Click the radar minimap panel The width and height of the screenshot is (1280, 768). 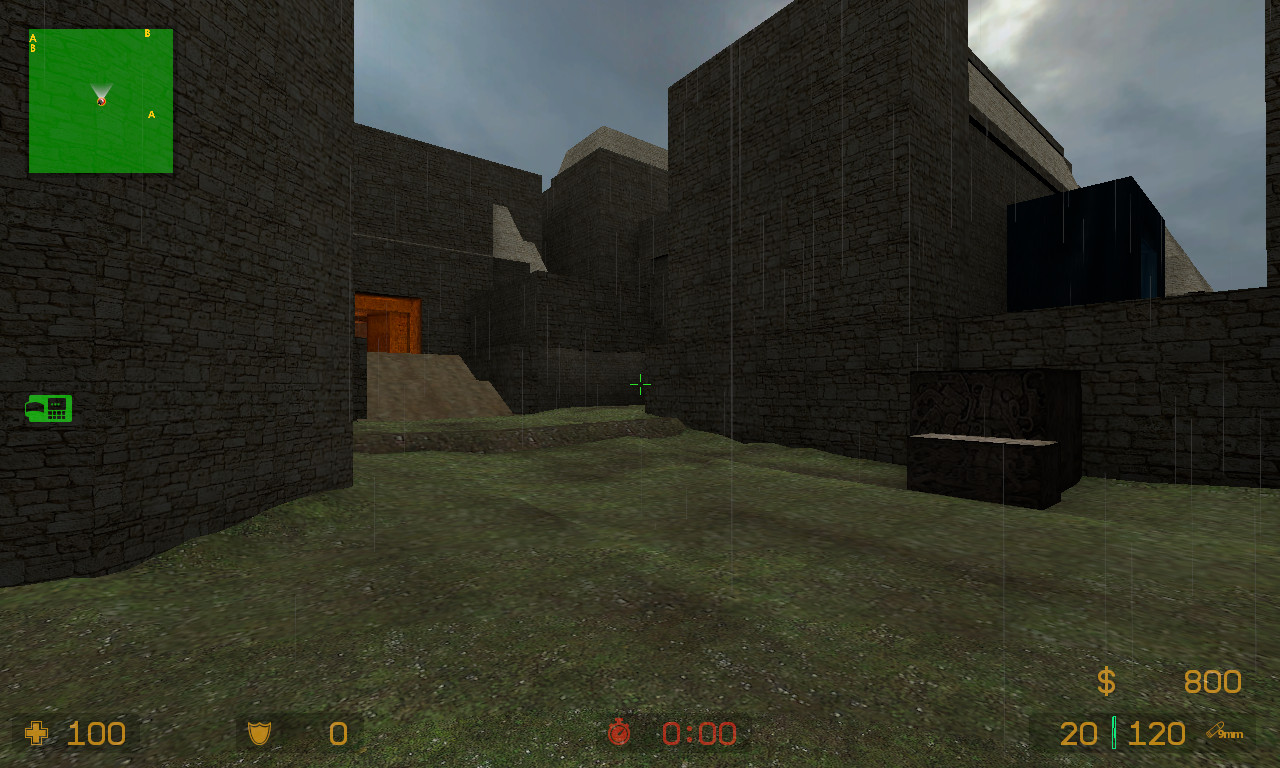click(x=100, y=100)
